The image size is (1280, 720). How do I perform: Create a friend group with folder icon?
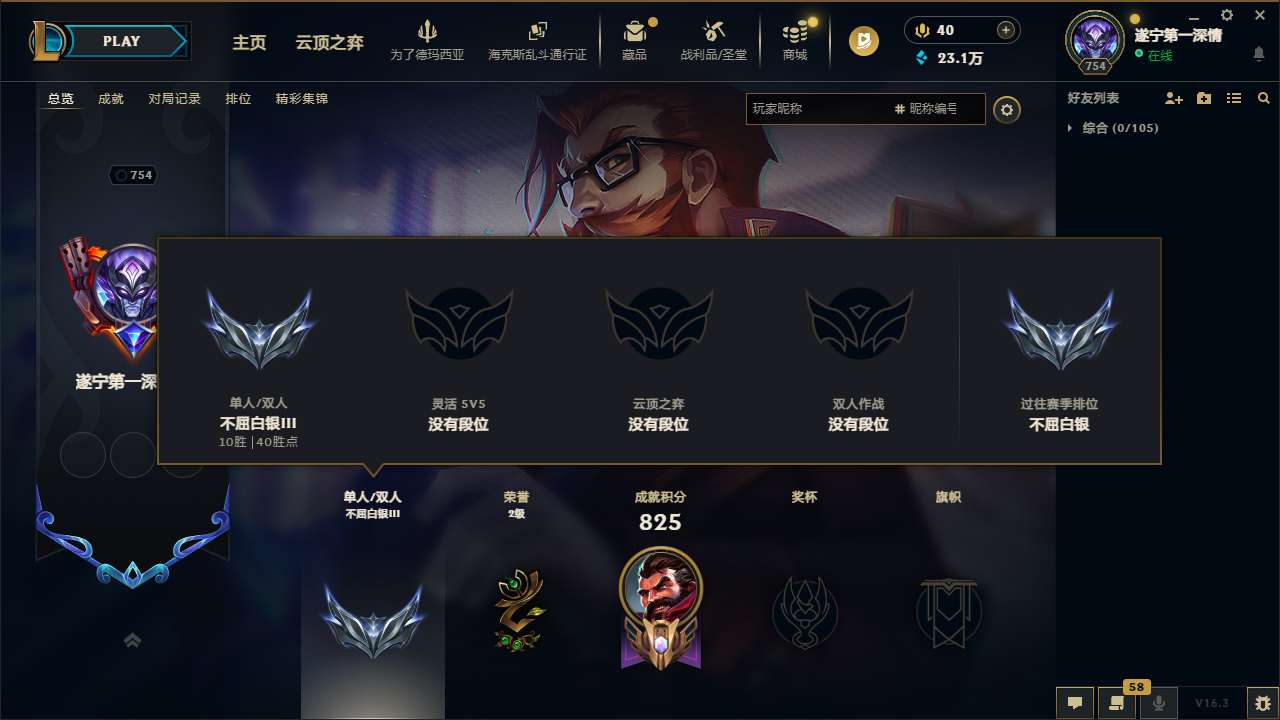click(1202, 98)
